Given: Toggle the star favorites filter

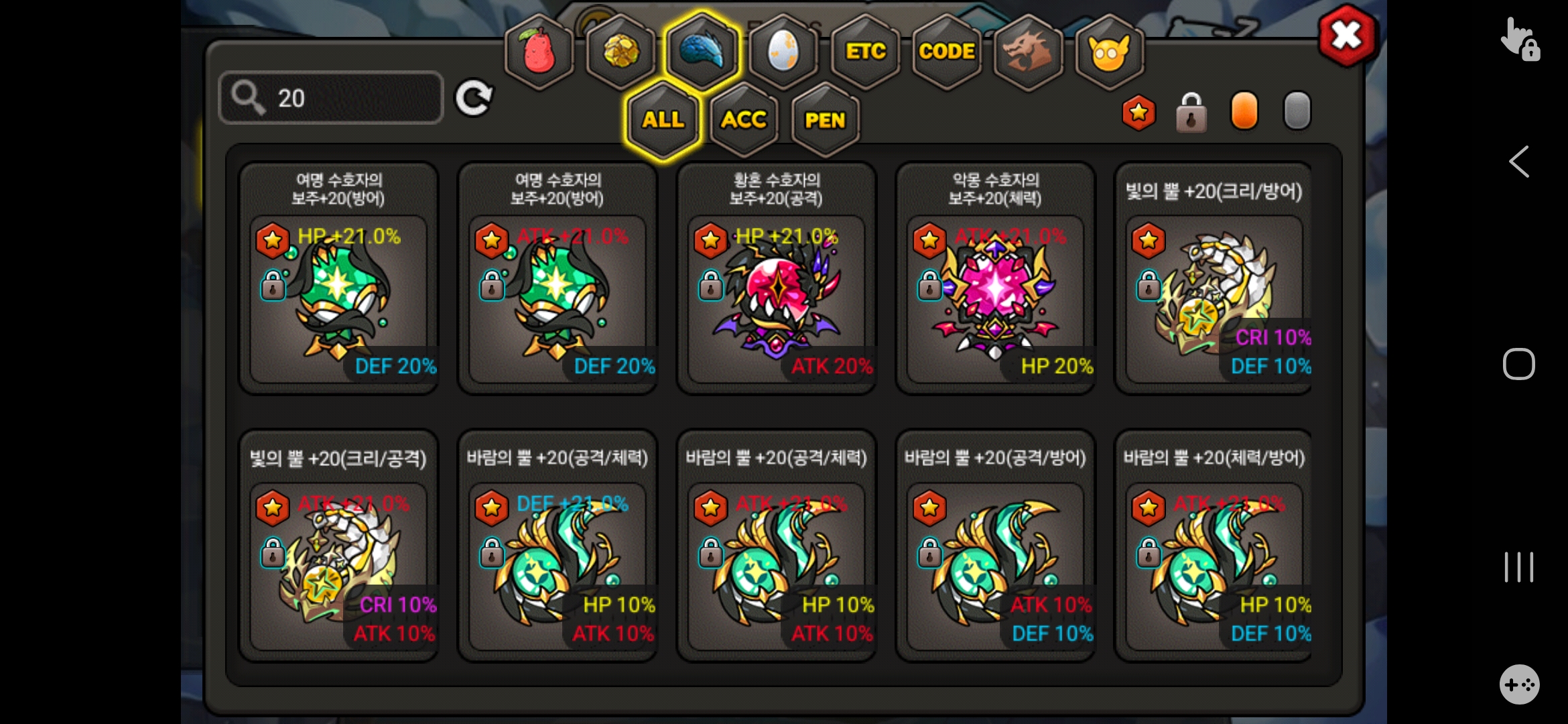Looking at the screenshot, I should (1138, 112).
